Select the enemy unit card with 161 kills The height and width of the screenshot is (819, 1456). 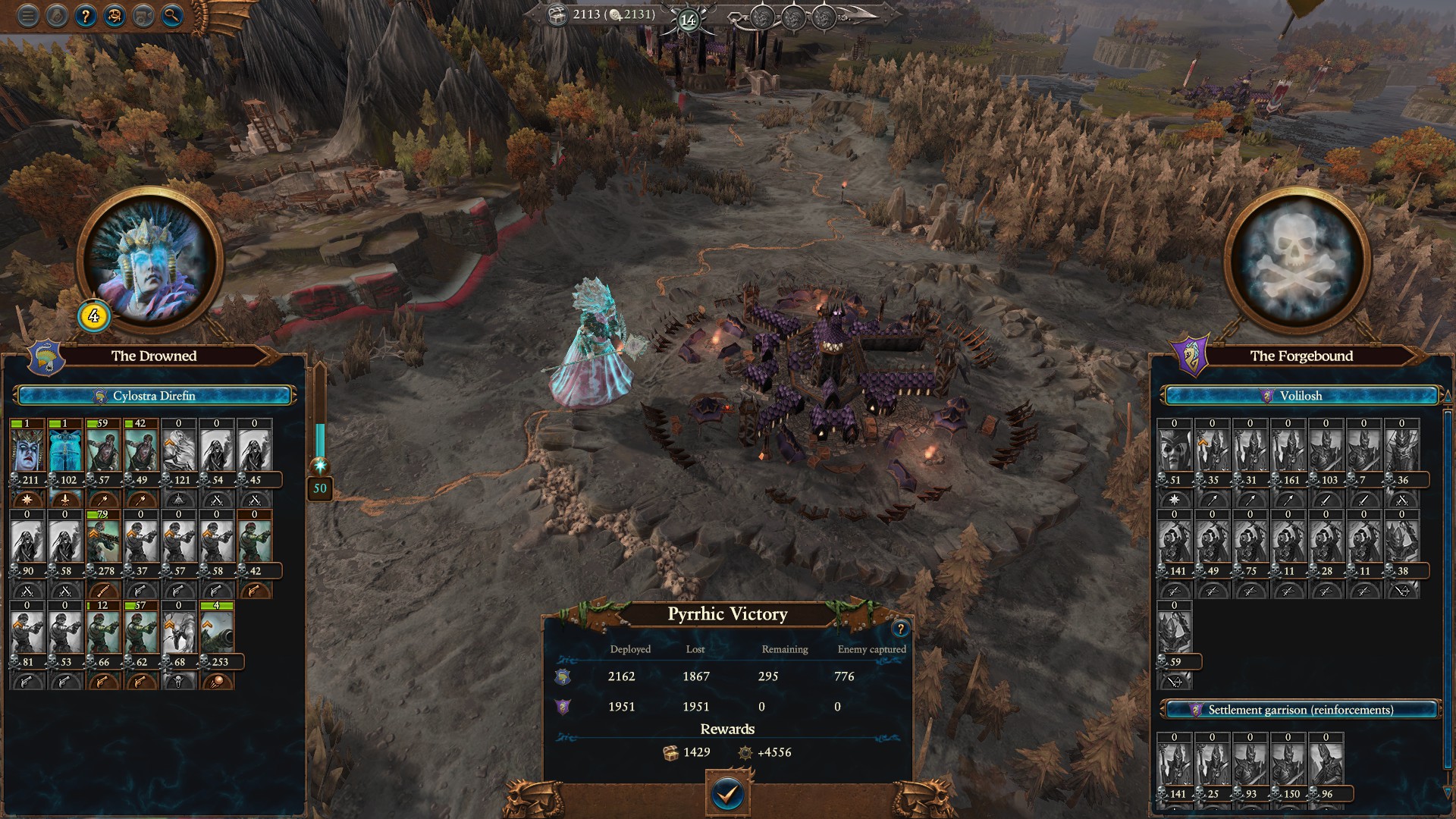pyautogui.click(x=1288, y=452)
